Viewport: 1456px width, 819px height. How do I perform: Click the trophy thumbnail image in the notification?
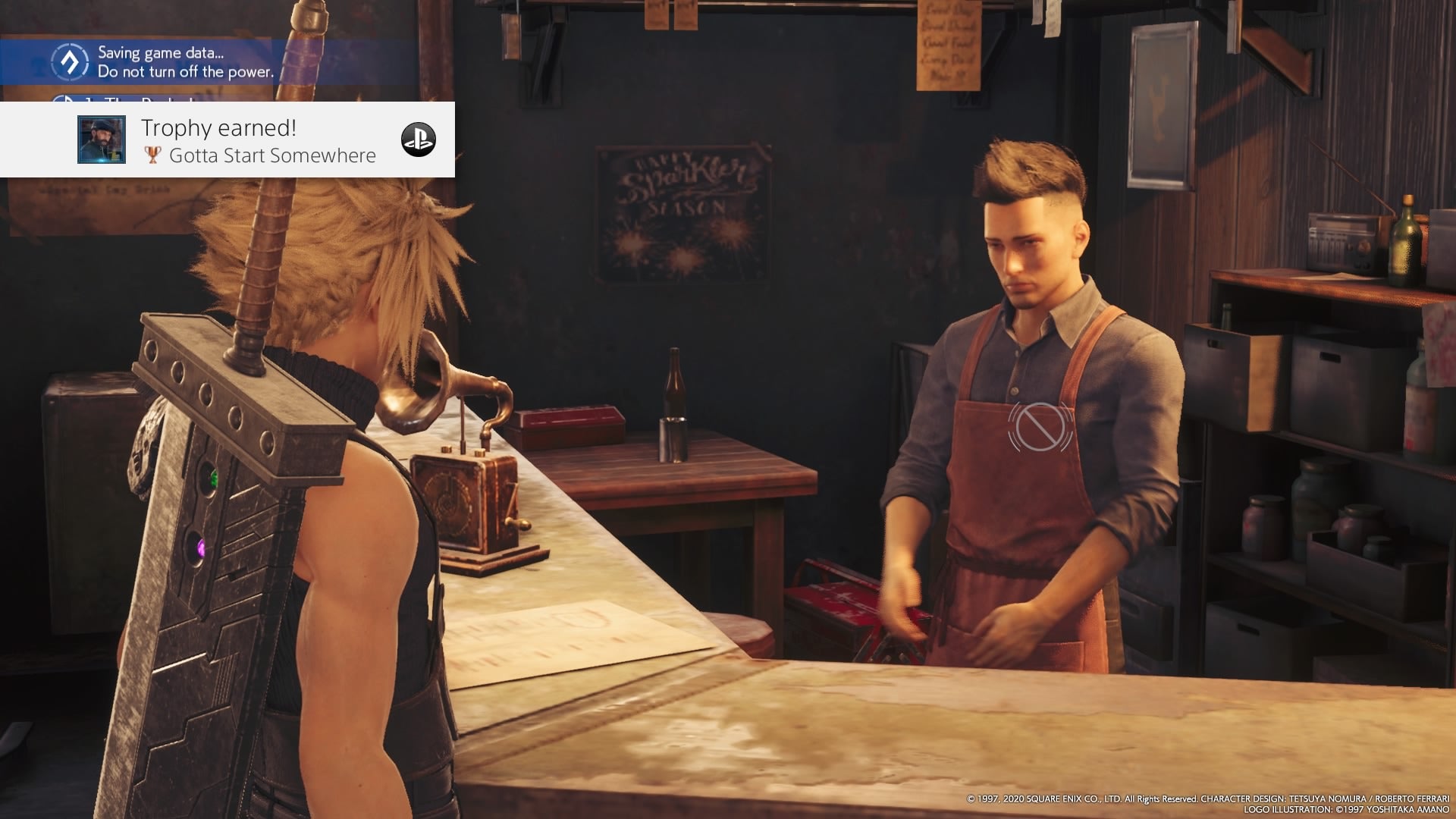(x=102, y=140)
